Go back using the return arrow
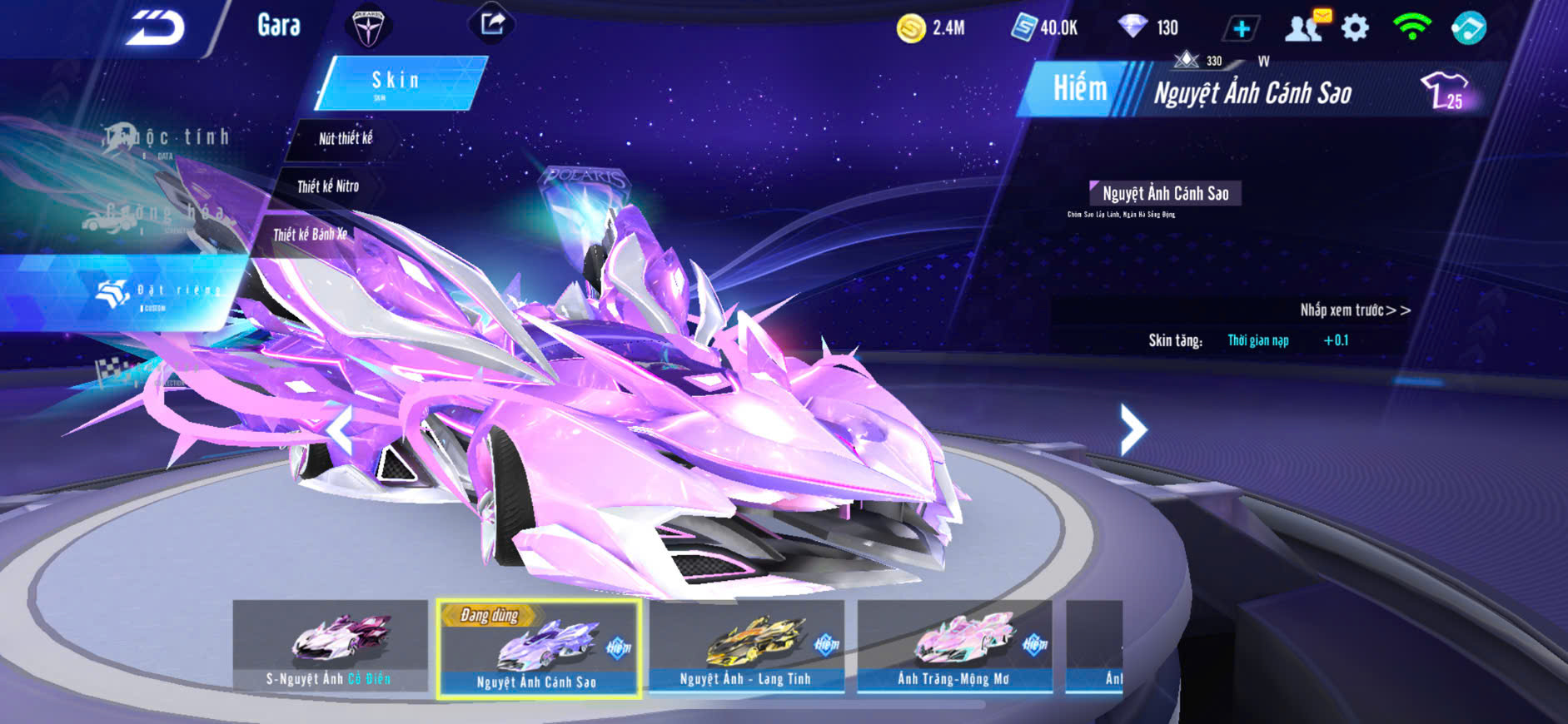The width and height of the screenshot is (1568, 724). click(x=156, y=29)
